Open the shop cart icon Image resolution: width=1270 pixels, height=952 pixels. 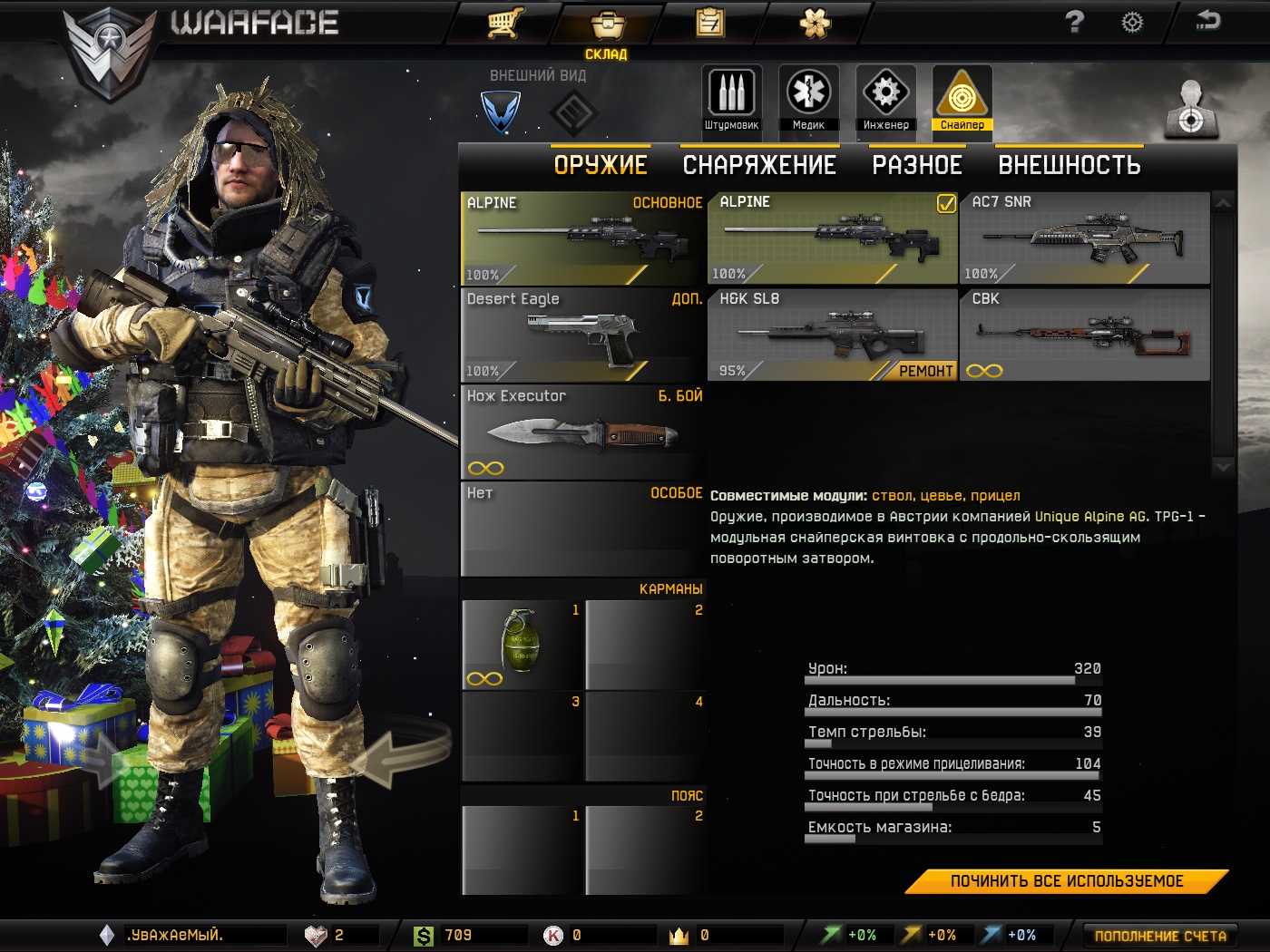[505, 23]
